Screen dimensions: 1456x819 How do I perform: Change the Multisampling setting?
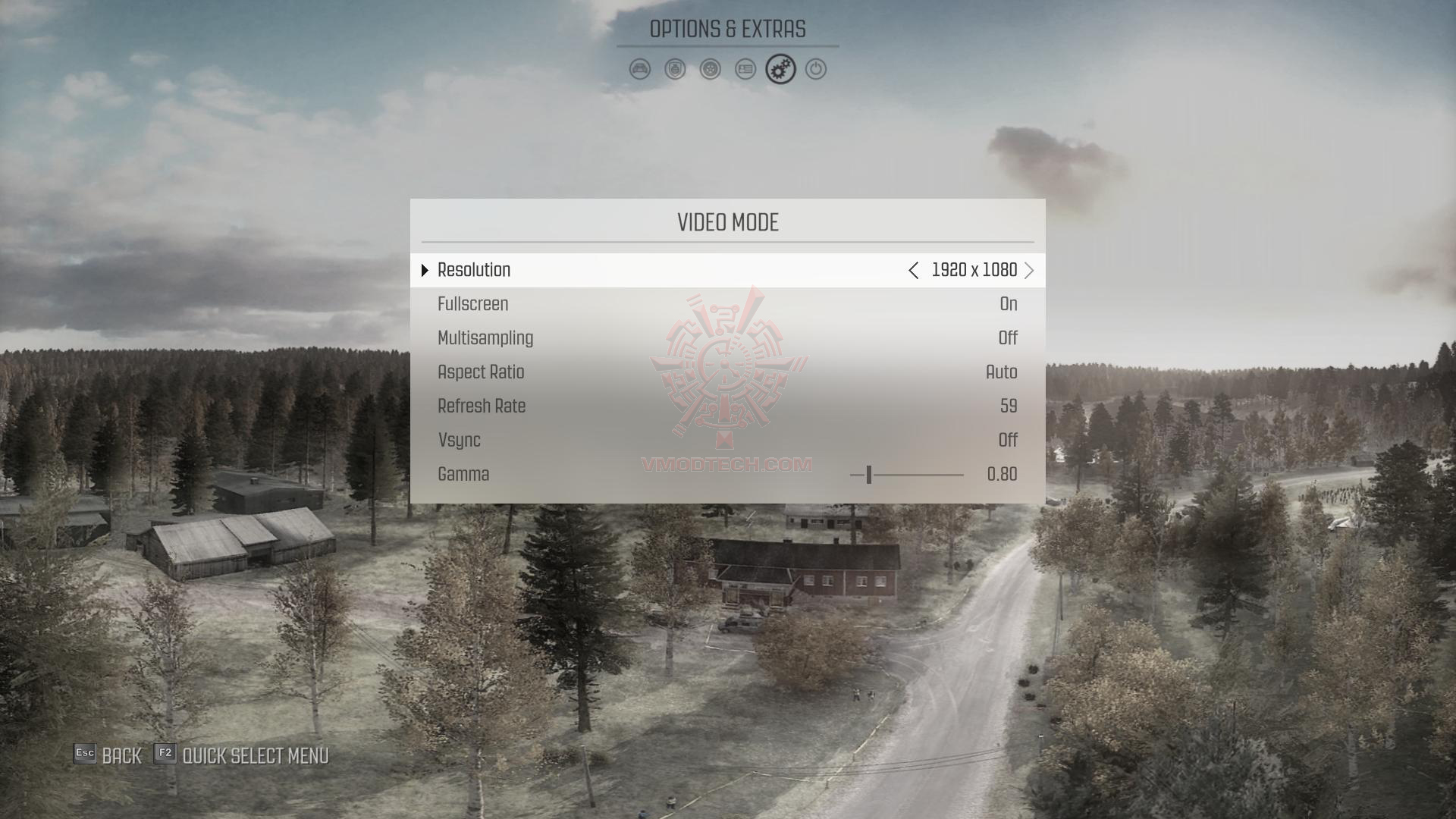tap(727, 338)
